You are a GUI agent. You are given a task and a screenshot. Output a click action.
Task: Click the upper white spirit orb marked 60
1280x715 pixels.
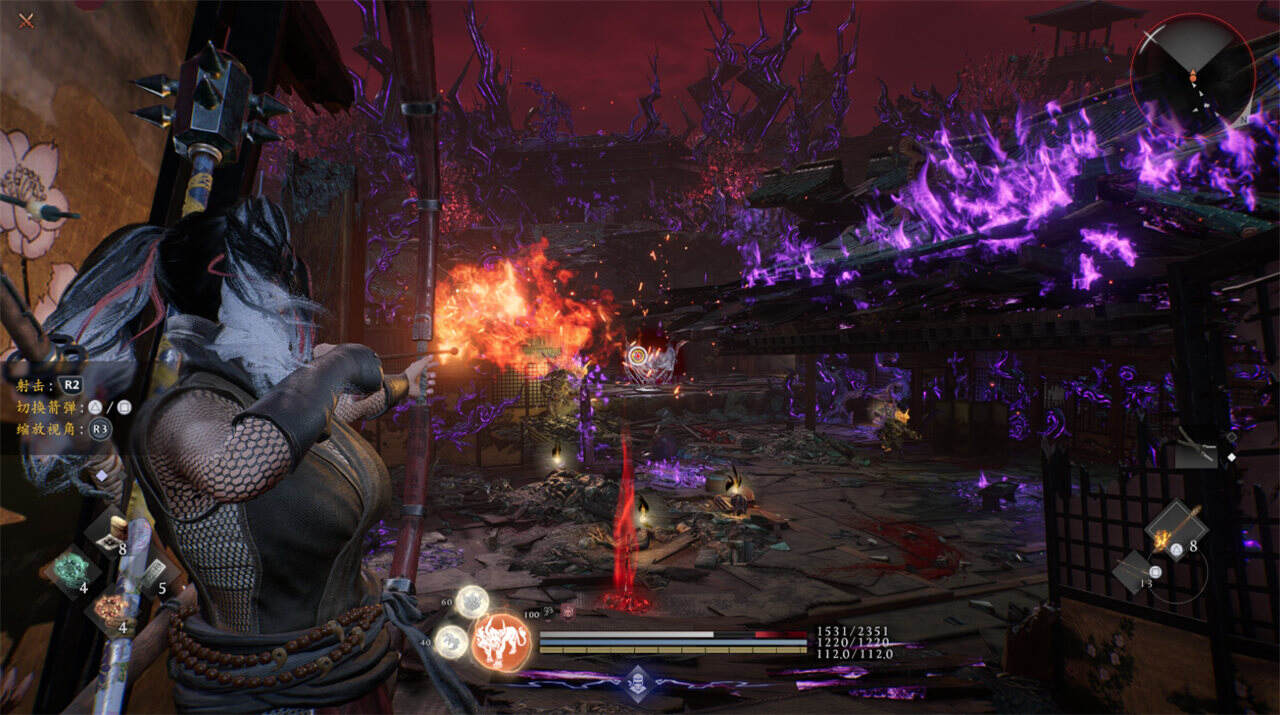[472, 601]
